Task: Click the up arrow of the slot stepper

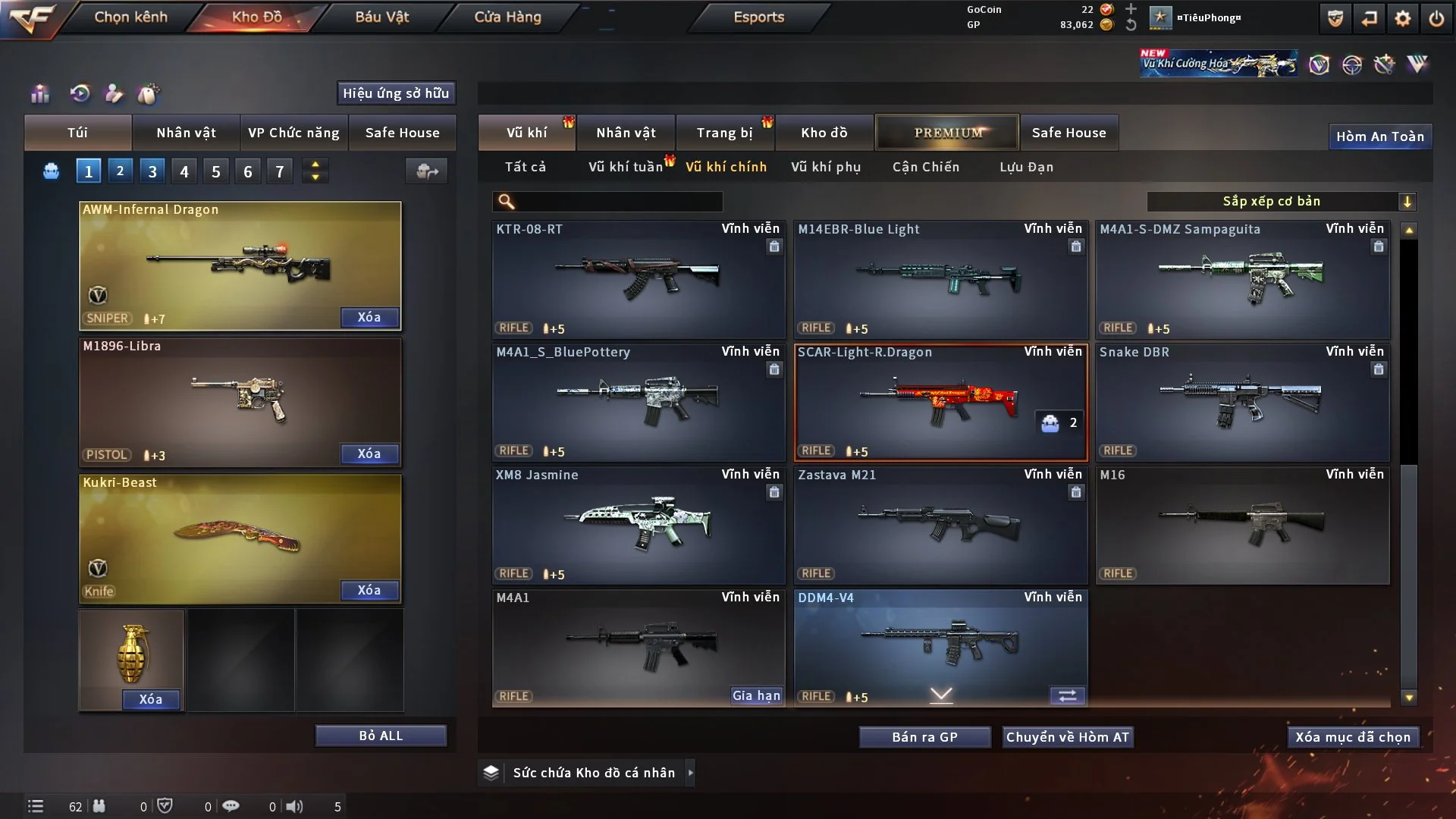Action: [315, 164]
